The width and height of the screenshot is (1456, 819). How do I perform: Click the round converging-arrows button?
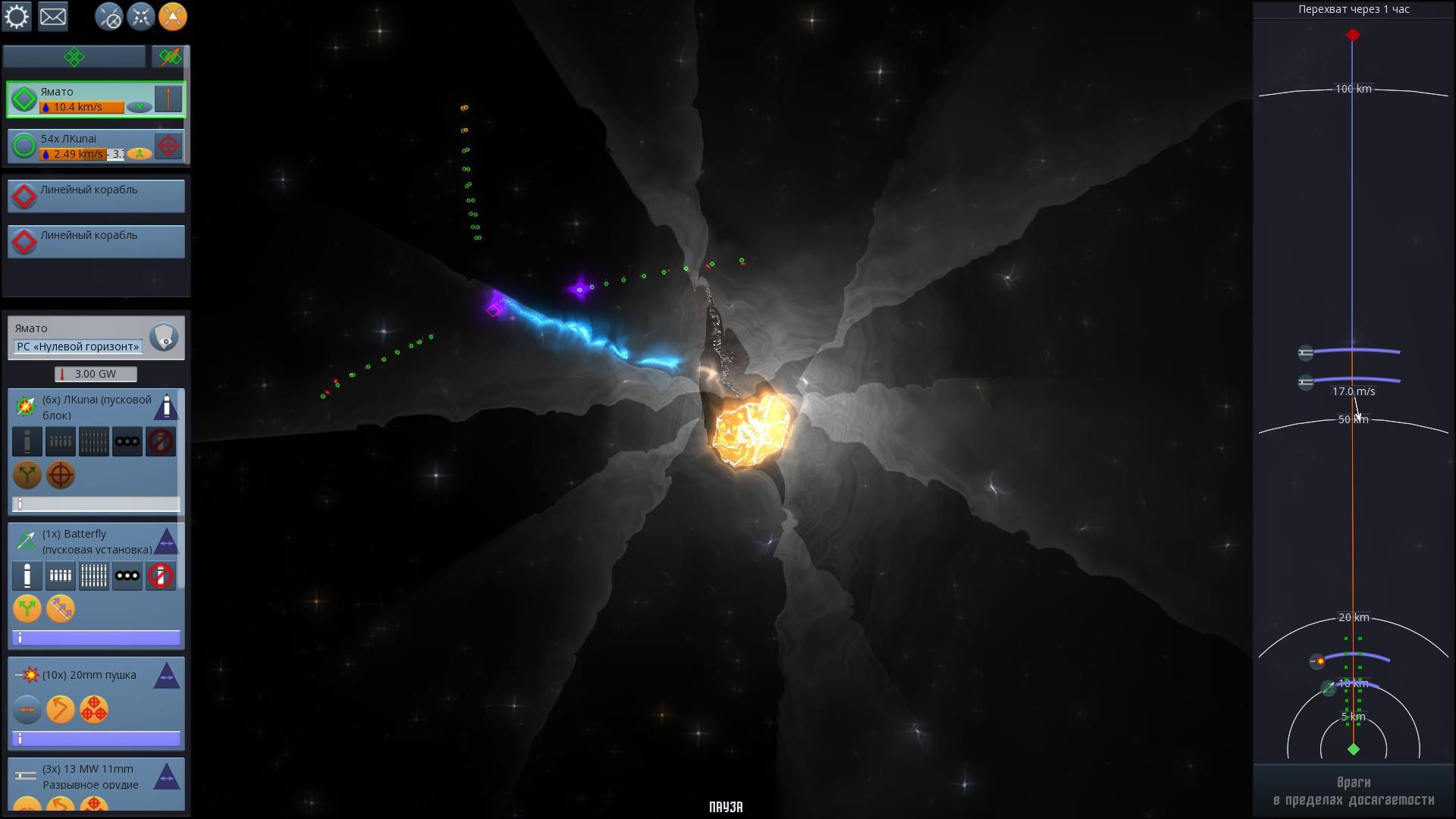point(141,17)
